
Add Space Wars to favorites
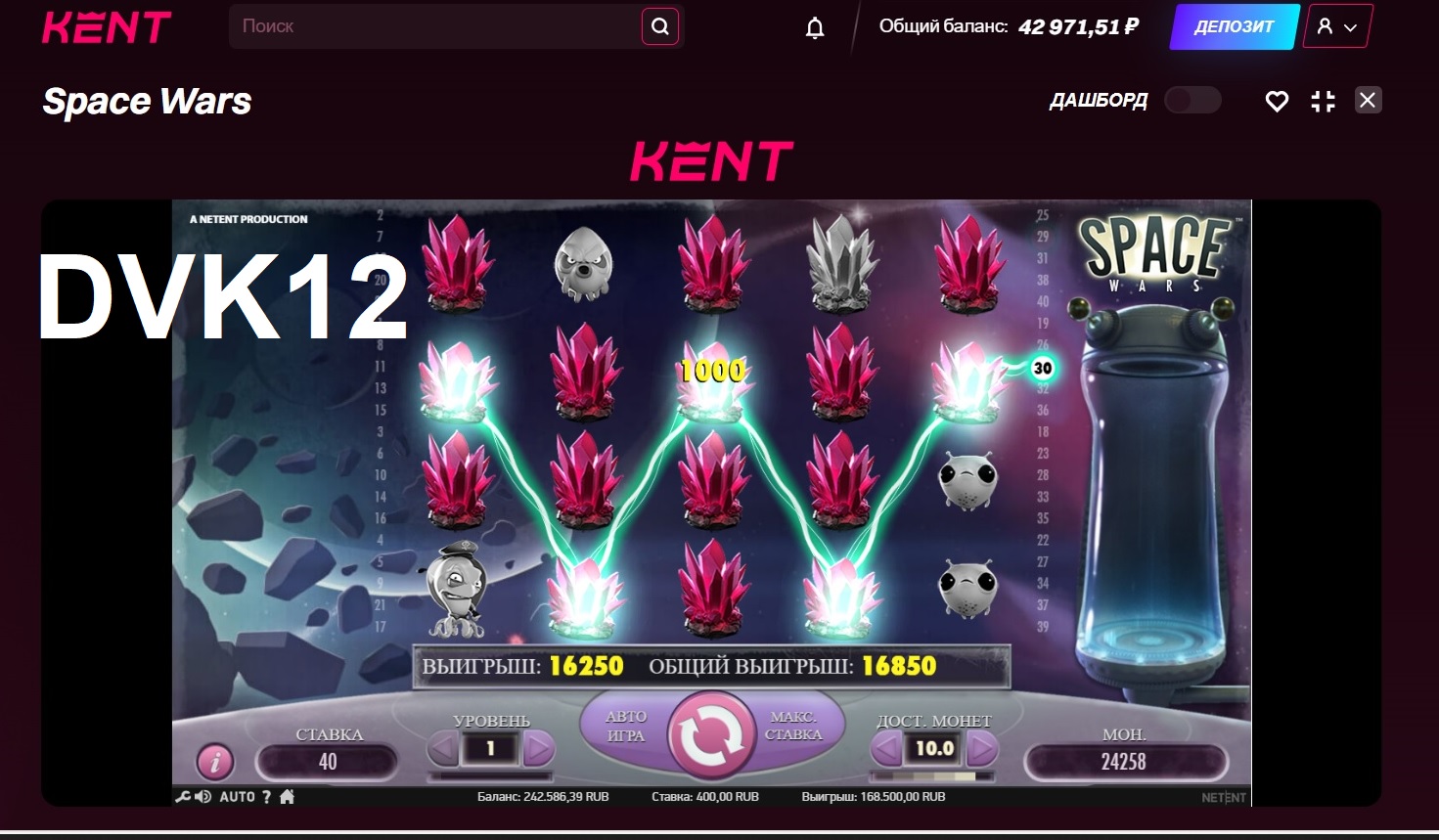point(1277,101)
